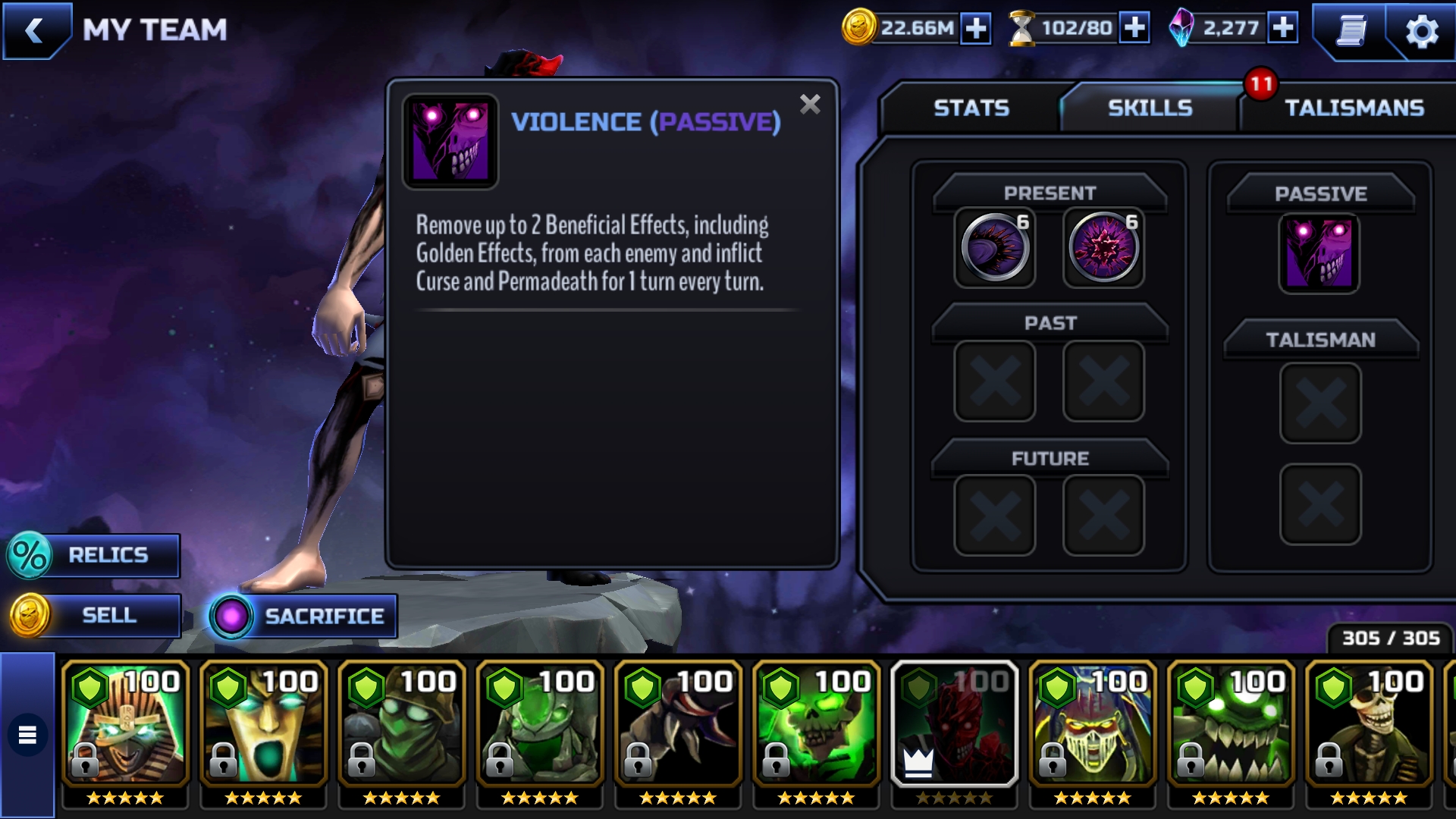Choose the red-faced crowned character portrait
This screenshot has width=1456, height=819.
[x=954, y=724]
